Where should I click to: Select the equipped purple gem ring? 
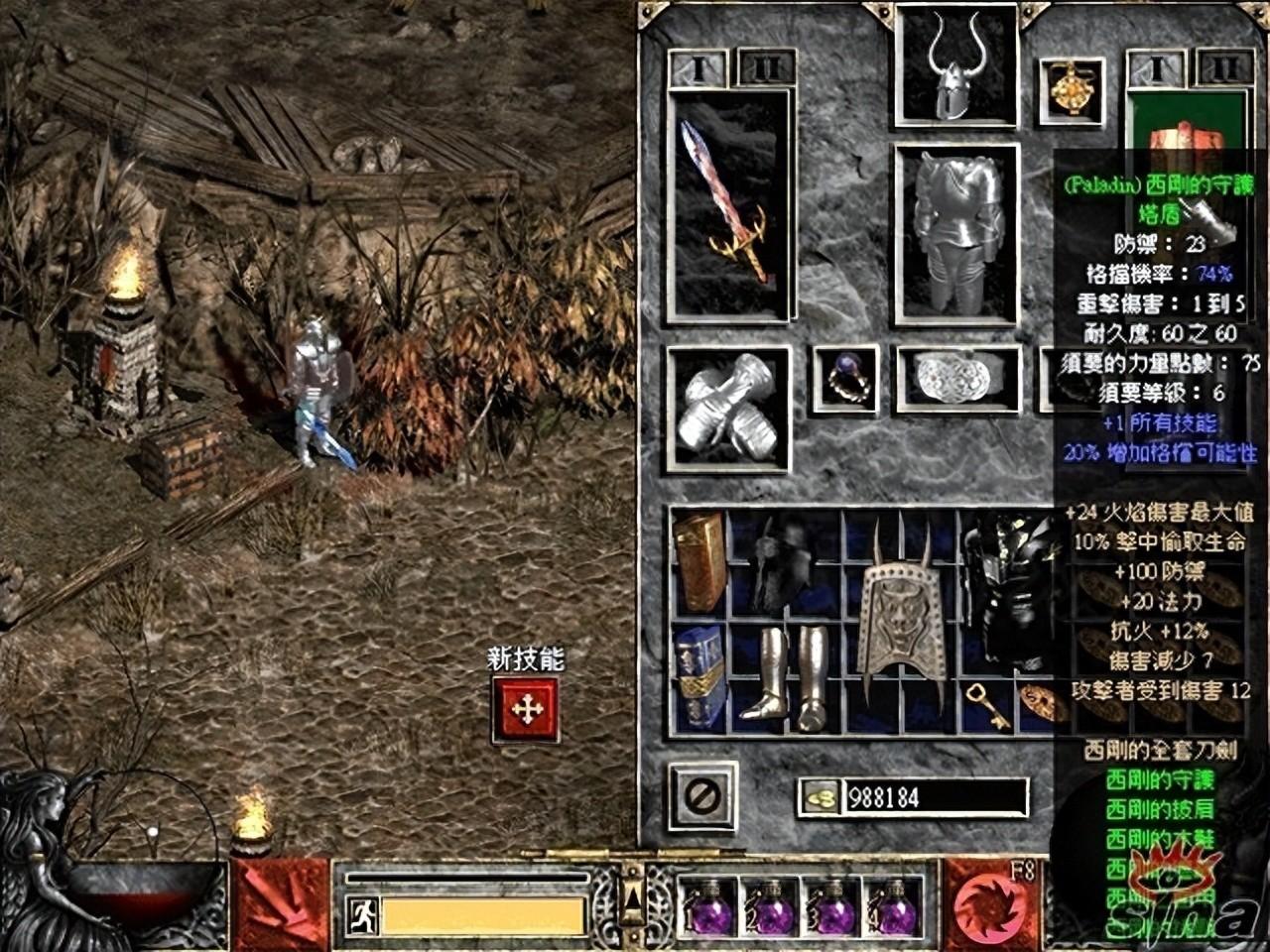[845, 379]
